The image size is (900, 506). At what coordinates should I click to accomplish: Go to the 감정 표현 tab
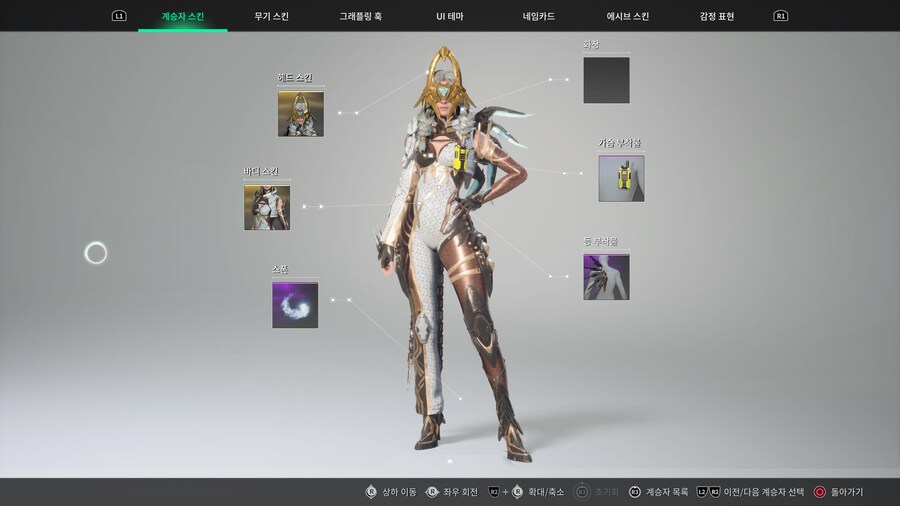[x=717, y=16]
